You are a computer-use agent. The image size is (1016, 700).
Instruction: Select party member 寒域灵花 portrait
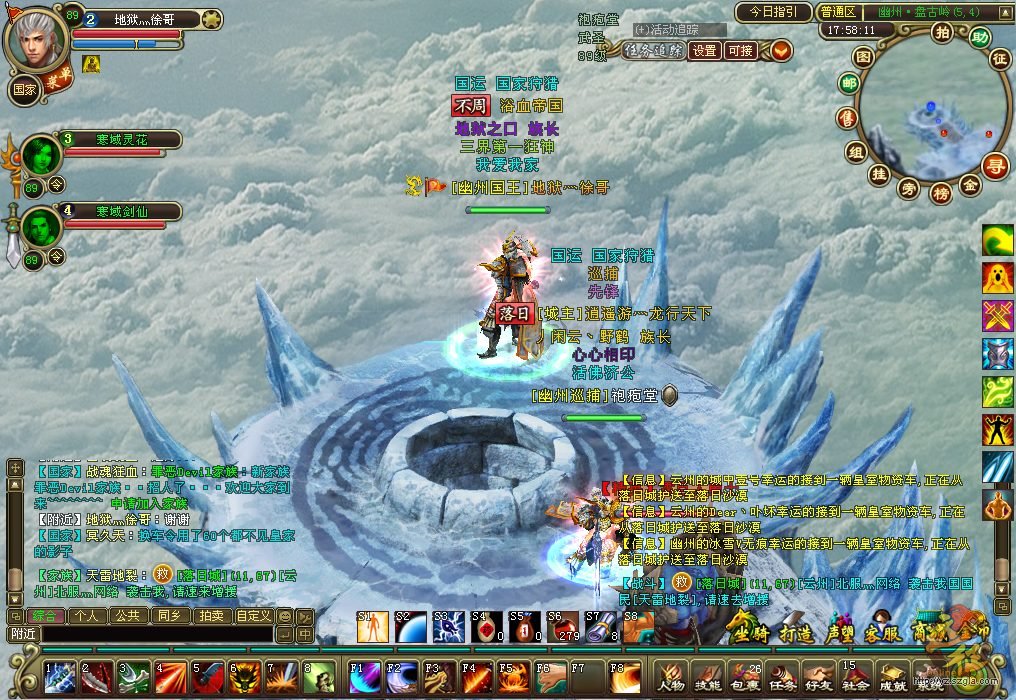[x=42, y=155]
